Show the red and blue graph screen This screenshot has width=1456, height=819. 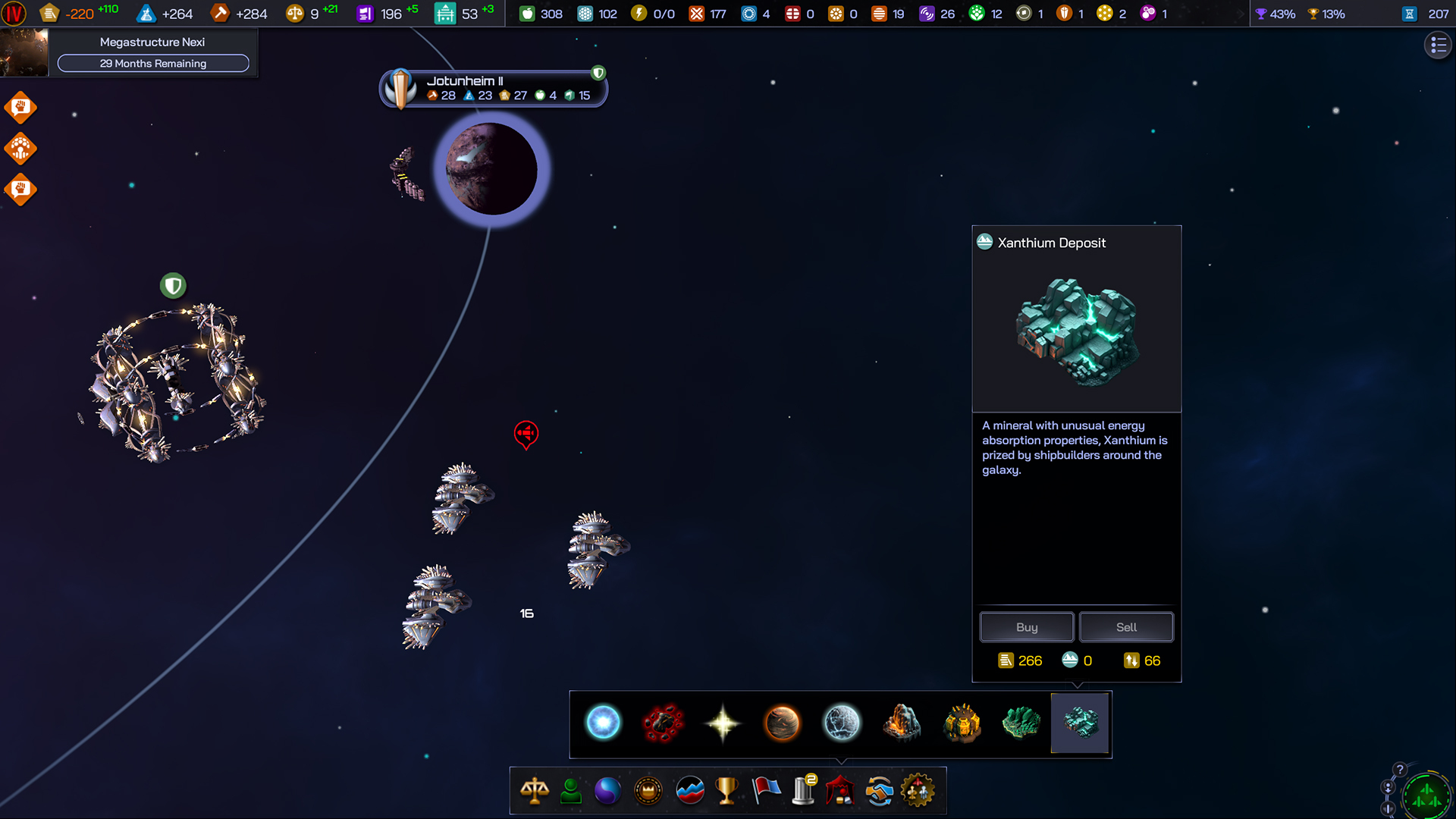coord(689,791)
